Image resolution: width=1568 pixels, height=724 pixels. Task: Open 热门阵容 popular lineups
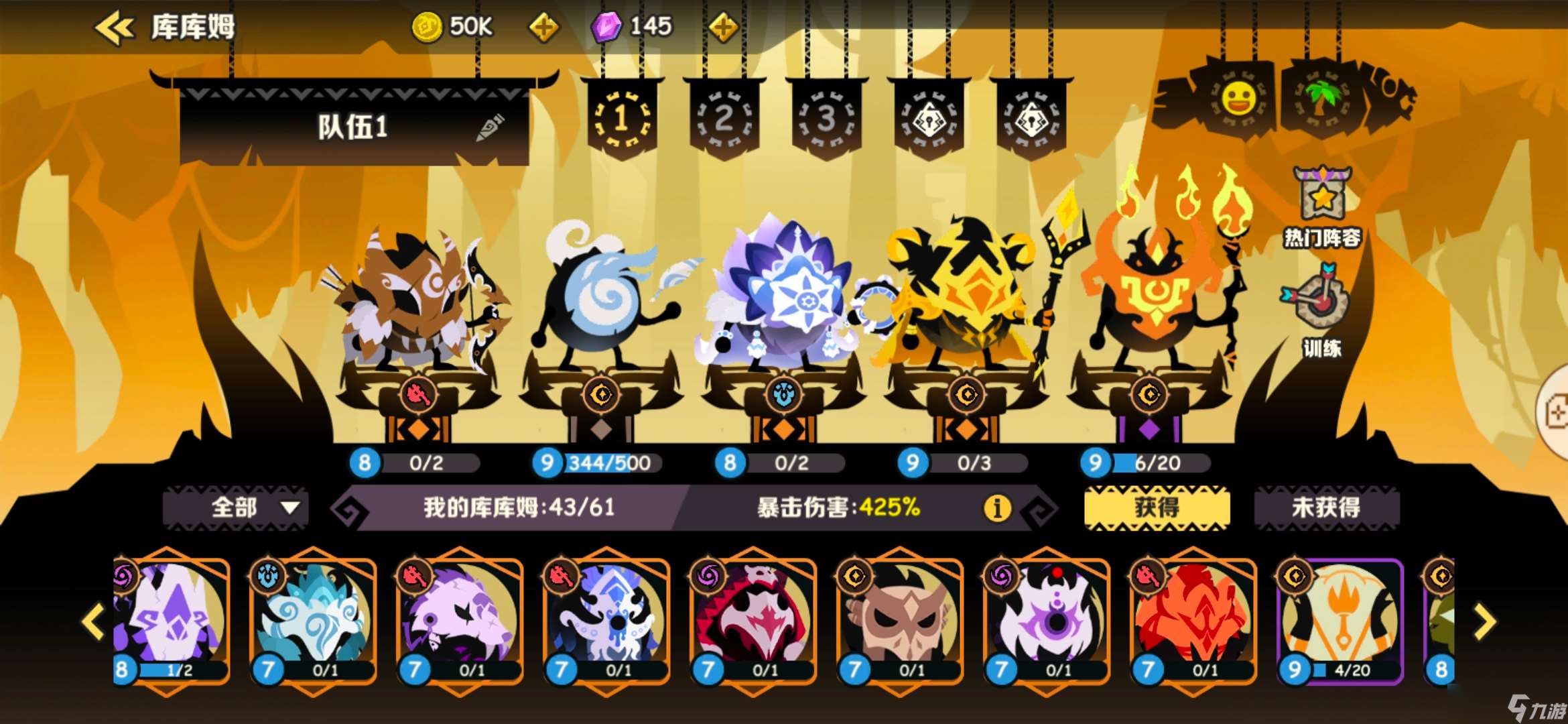[1321, 208]
